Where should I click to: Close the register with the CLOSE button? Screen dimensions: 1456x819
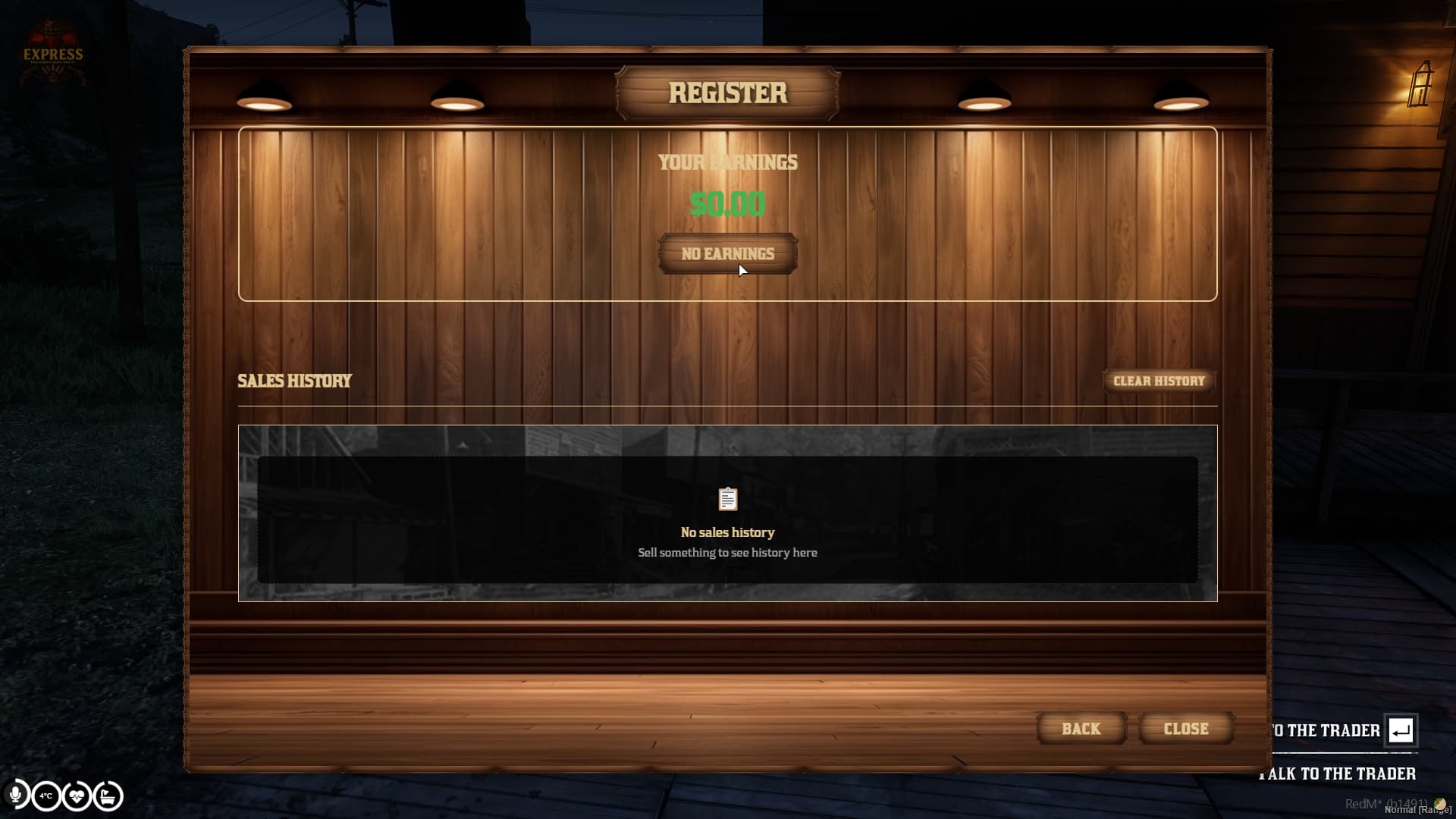click(x=1185, y=728)
